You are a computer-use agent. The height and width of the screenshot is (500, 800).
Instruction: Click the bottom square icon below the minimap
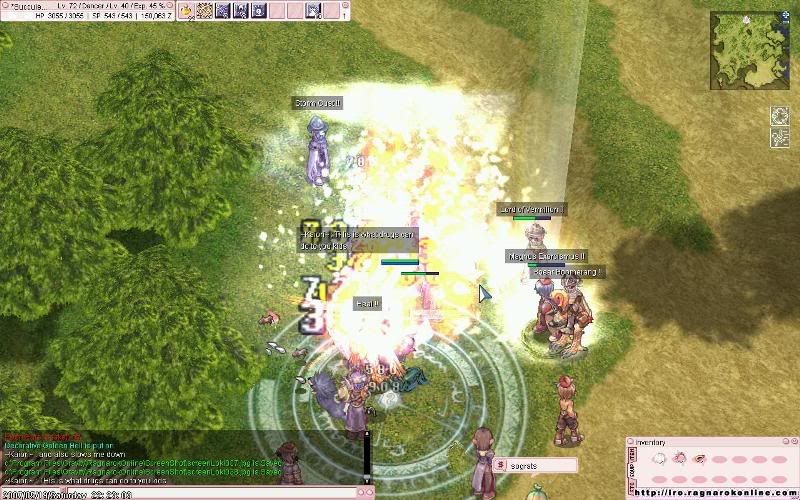[x=780, y=139]
